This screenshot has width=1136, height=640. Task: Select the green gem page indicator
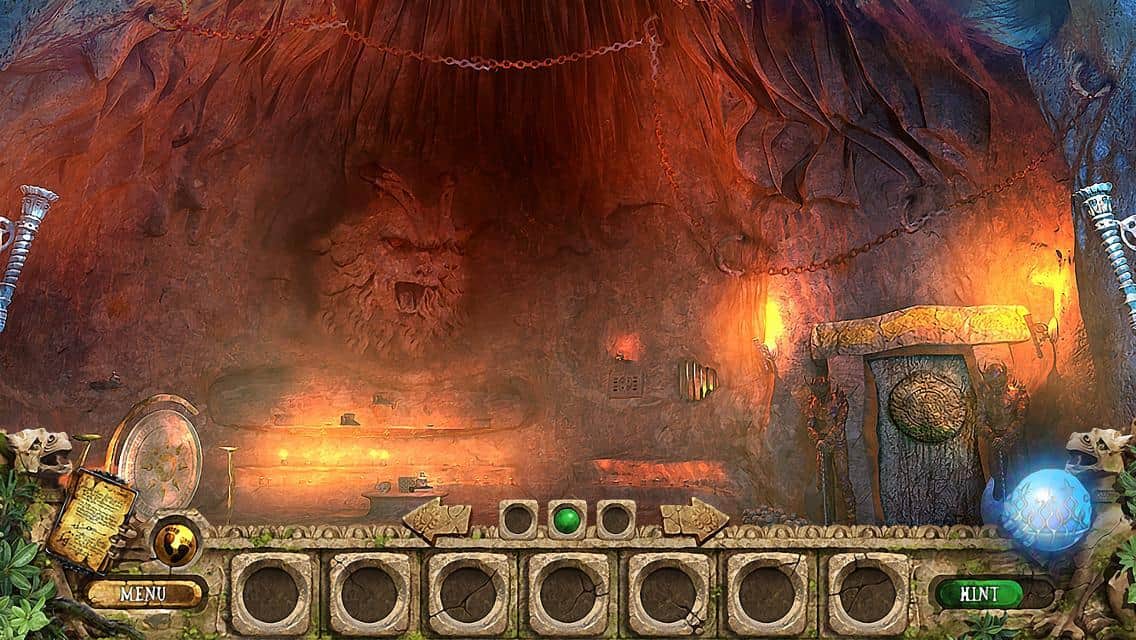567,519
